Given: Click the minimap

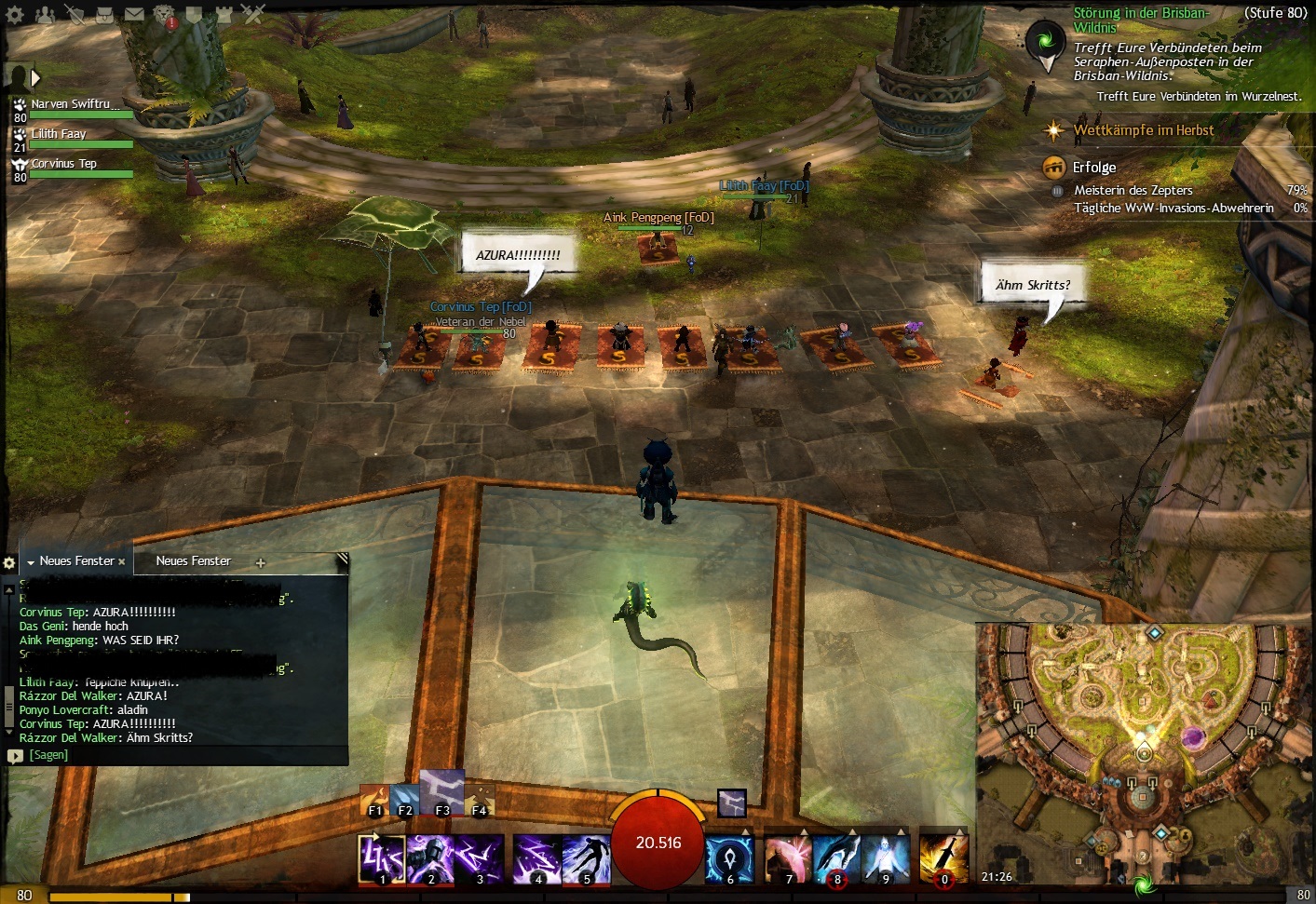Looking at the screenshot, I should tap(1143, 745).
